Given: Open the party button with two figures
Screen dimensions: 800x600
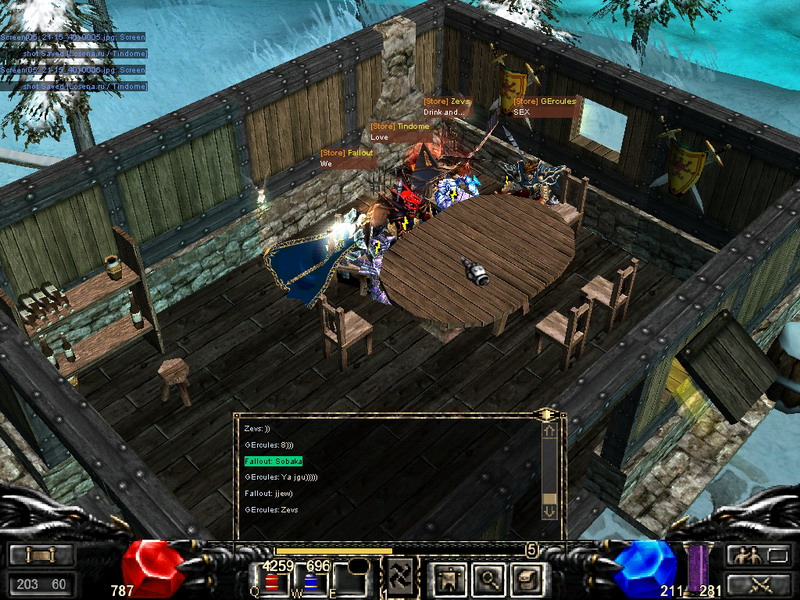Looking at the screenshot, I should pos(757,556).
